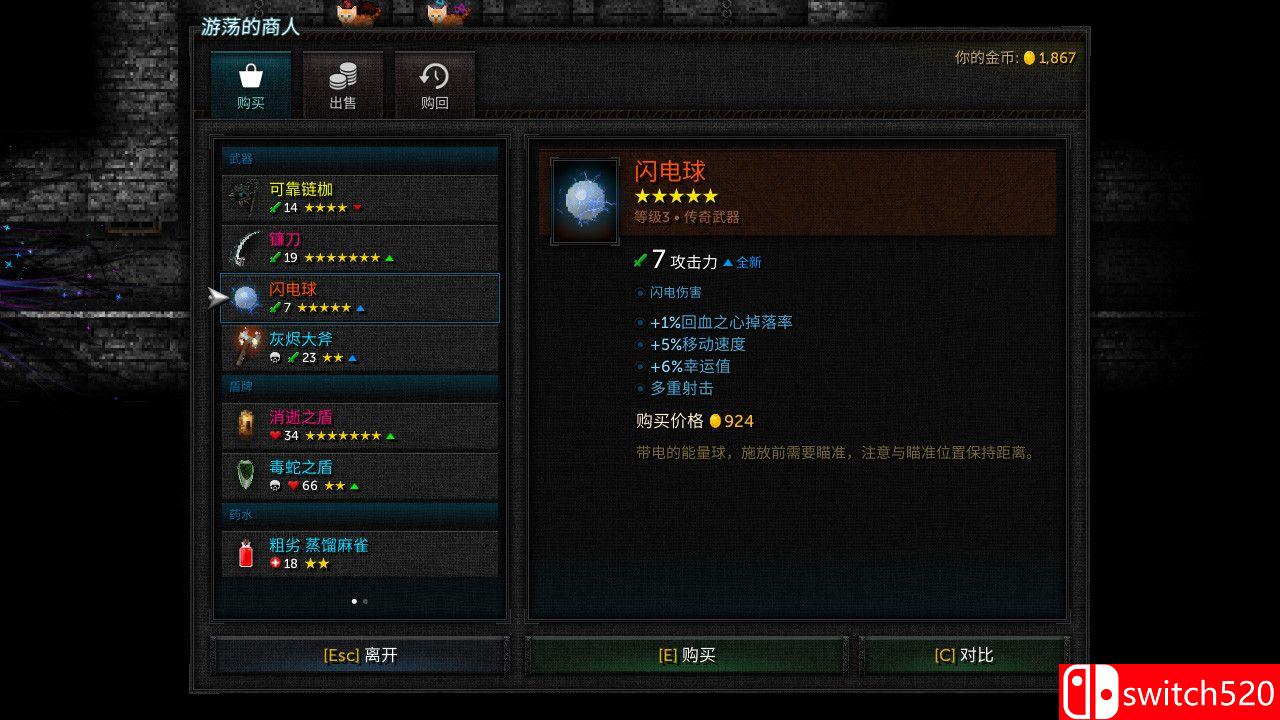This screenshot has height=720, width=1280.
Task: Open the 购回 buyback tab
Action: pyautogui.click(x=432, y=85)
